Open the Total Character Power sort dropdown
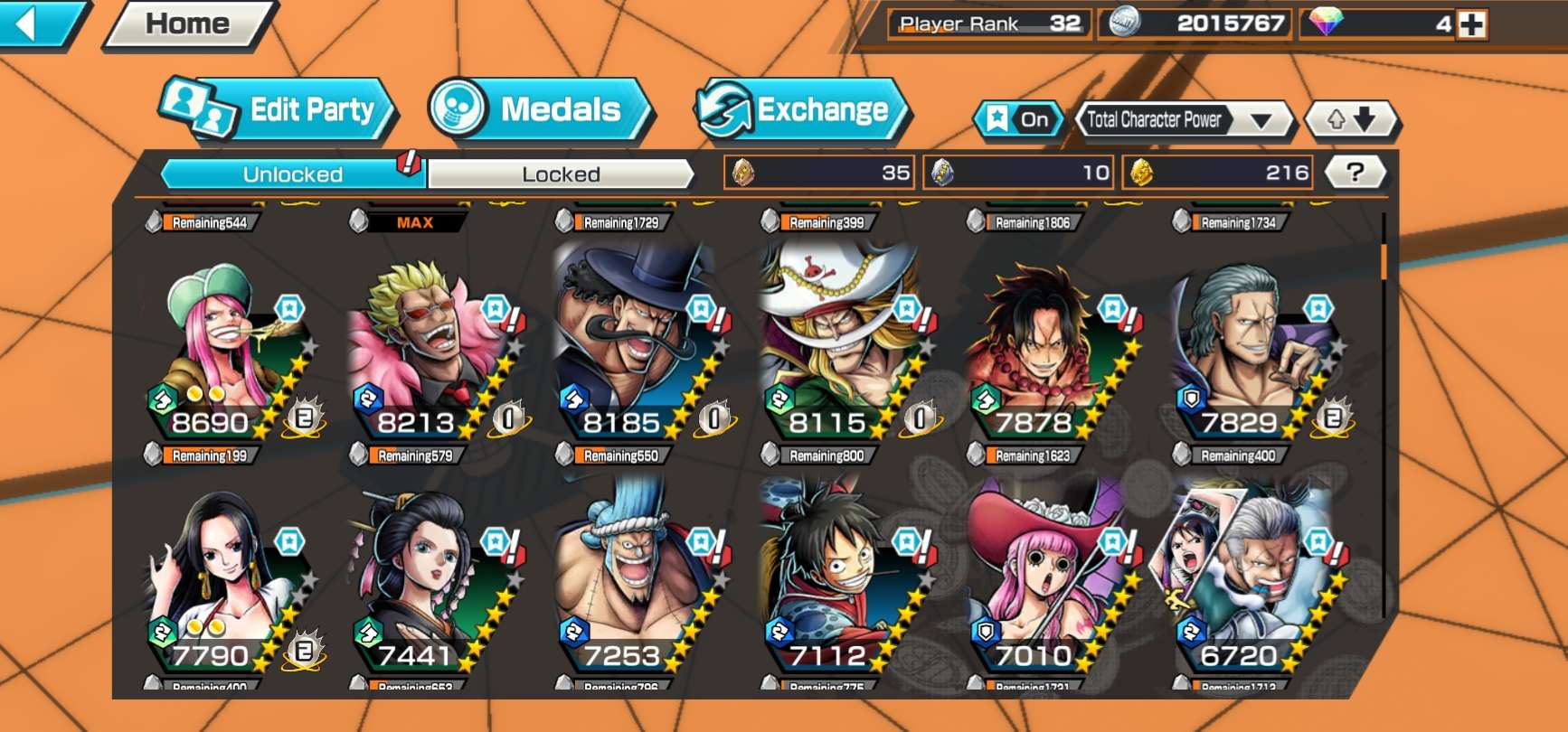Screen dimensions: 1568x732 tap(1182, 119)
